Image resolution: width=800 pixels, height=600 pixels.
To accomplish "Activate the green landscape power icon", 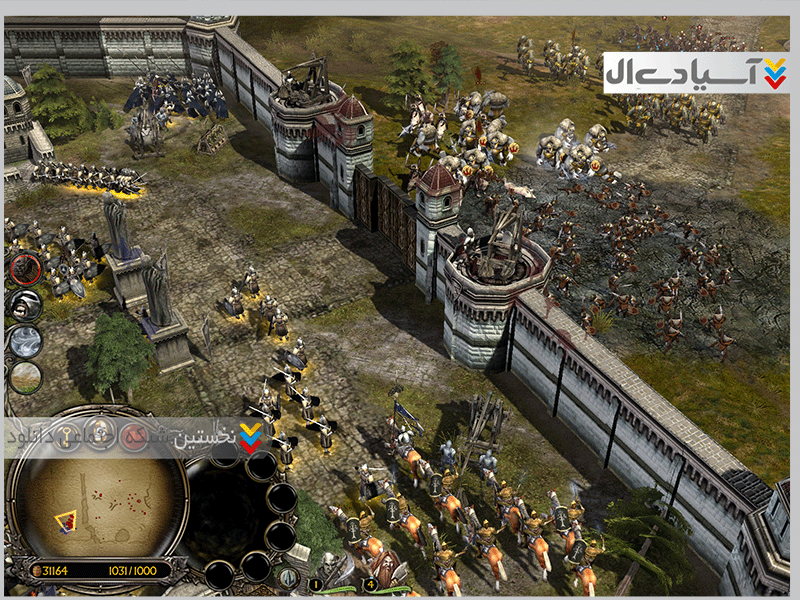I will point(26,377).
